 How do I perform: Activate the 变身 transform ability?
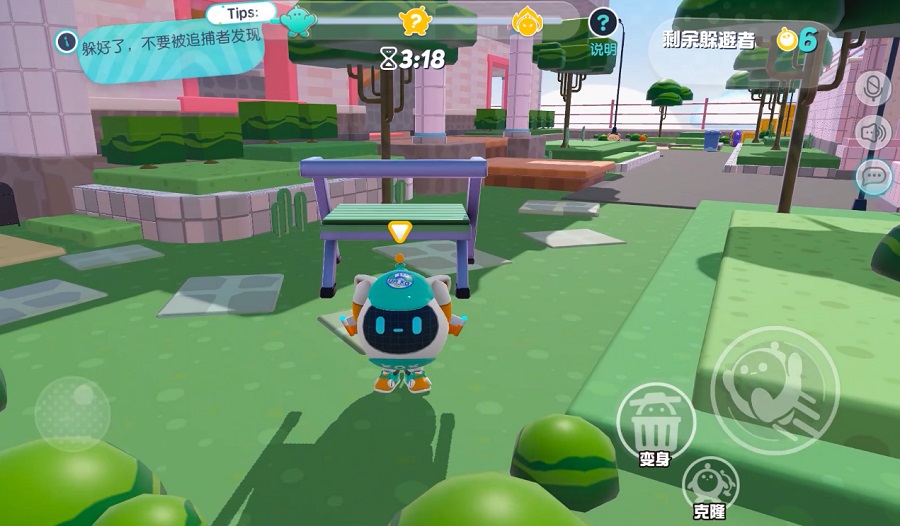coord(655,422)
